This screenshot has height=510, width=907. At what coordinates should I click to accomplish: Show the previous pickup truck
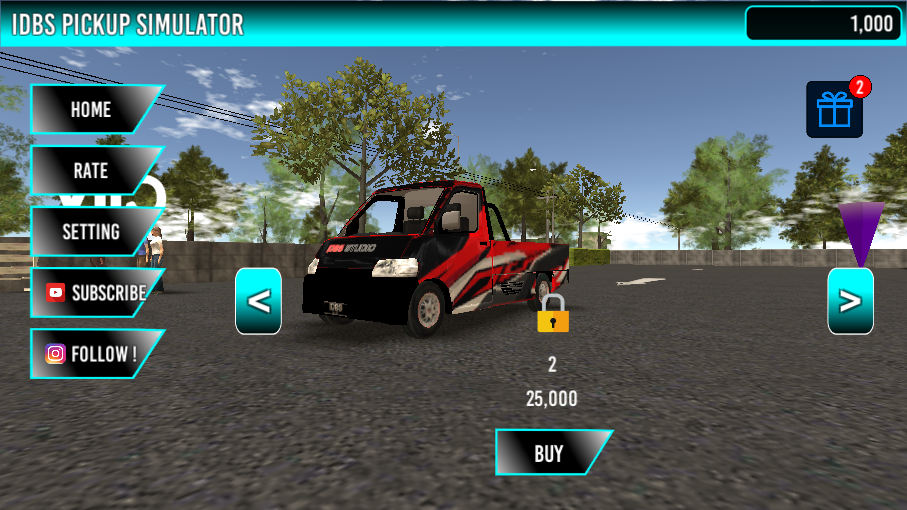tap(258, 301)
